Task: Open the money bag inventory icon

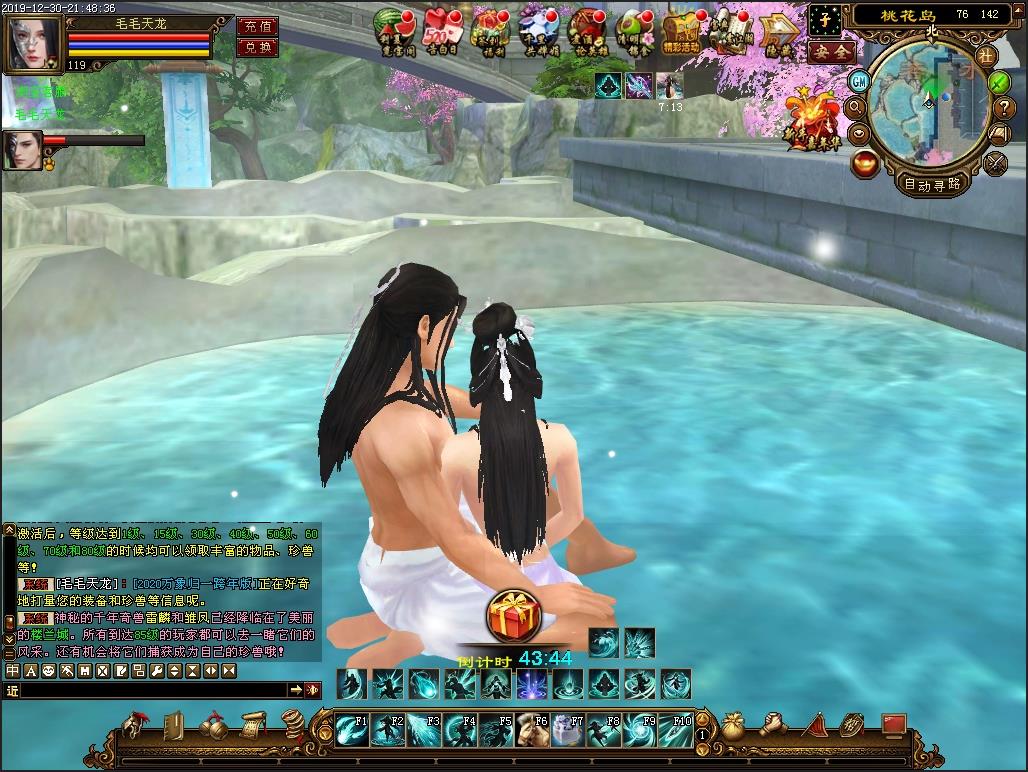Action: (733, 725)
